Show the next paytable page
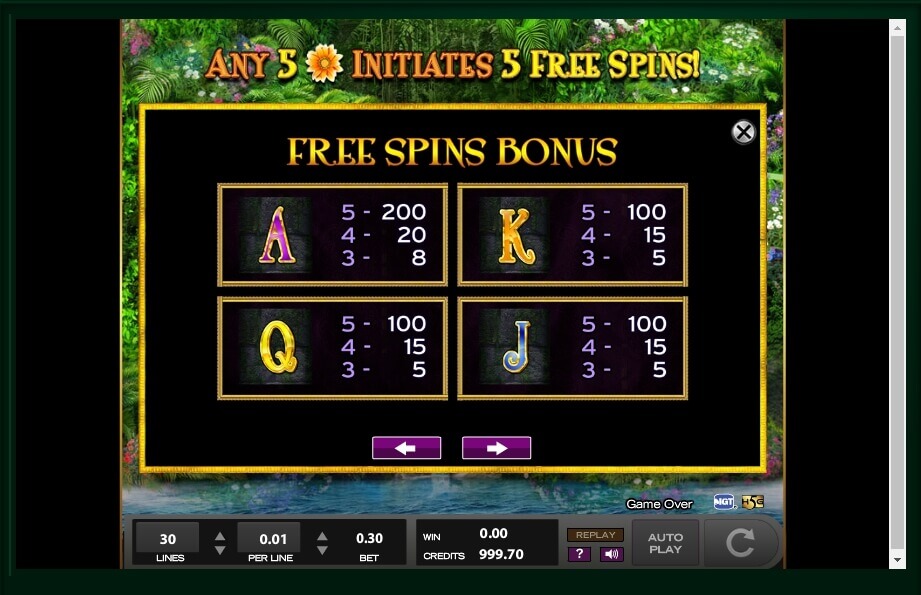This screenshot has height=595, width=921. (x=496, y=448)
